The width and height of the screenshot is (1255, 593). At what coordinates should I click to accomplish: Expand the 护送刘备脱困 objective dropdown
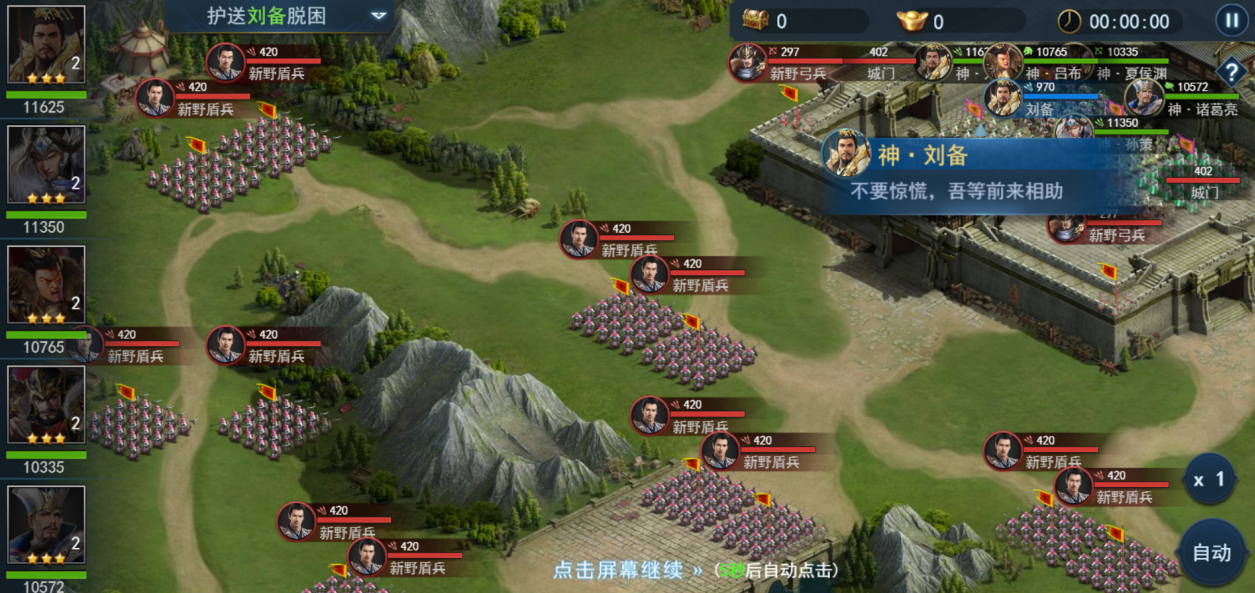[x=378, y=16]
